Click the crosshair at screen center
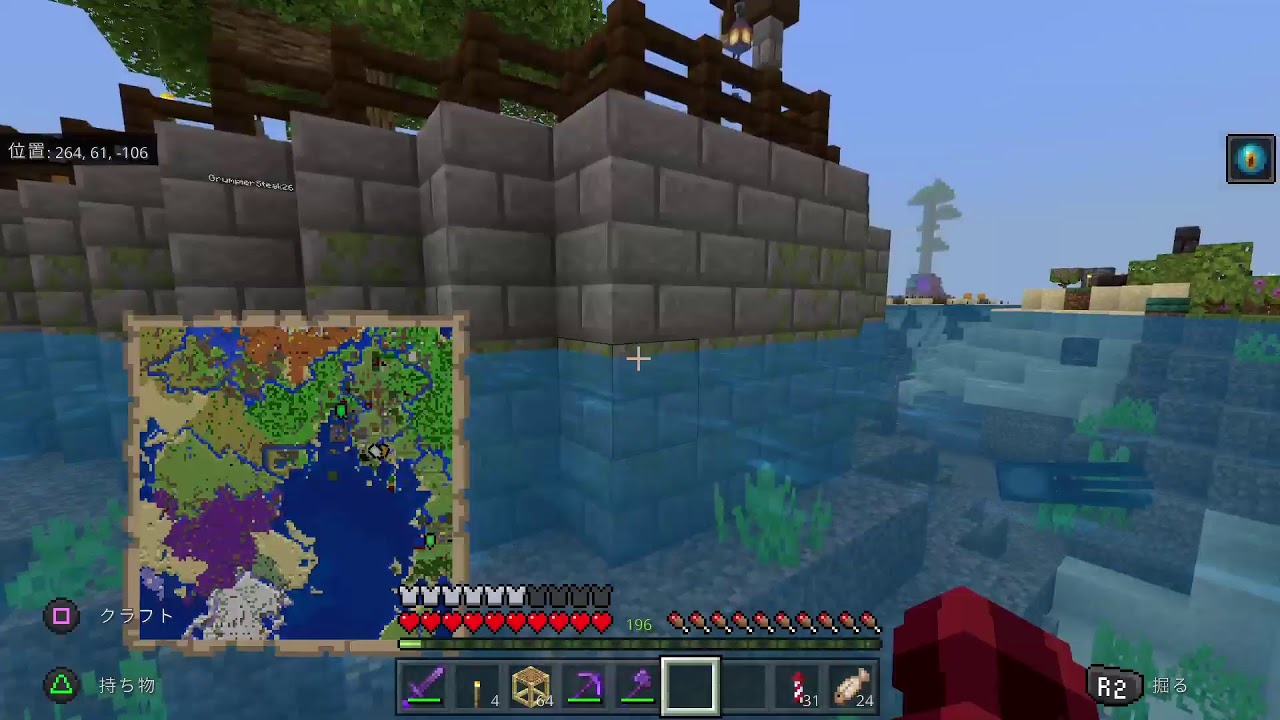The image size is (1280, 720). tap(639, 358)
